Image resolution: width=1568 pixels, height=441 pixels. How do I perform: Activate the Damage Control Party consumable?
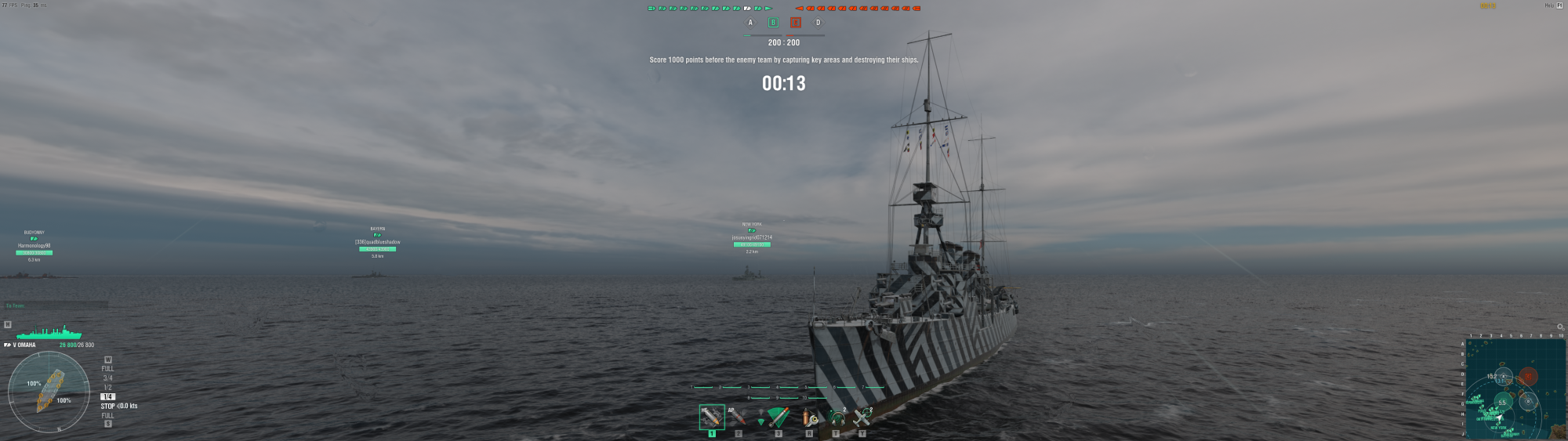tap(810, 418)
